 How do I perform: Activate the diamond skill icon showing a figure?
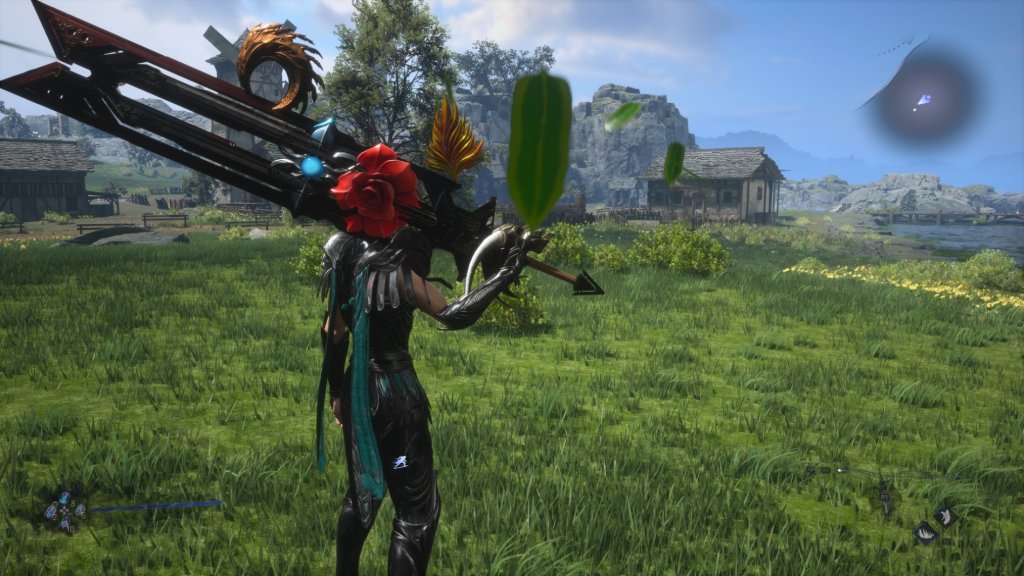point(945,516)
